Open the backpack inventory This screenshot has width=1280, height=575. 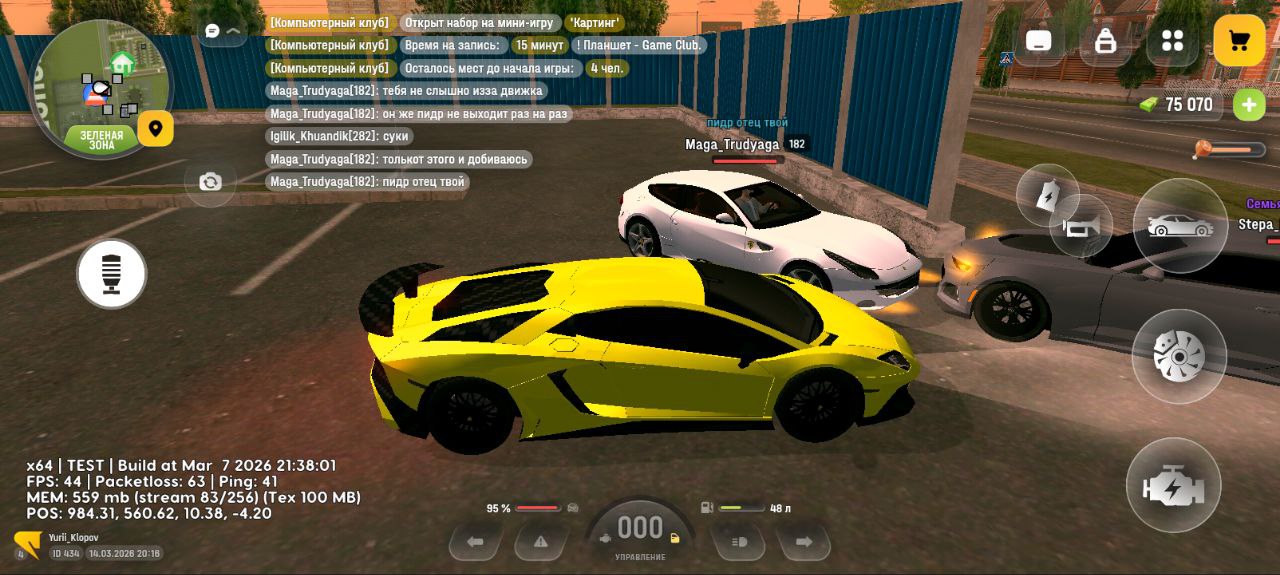pos(1105,41)
